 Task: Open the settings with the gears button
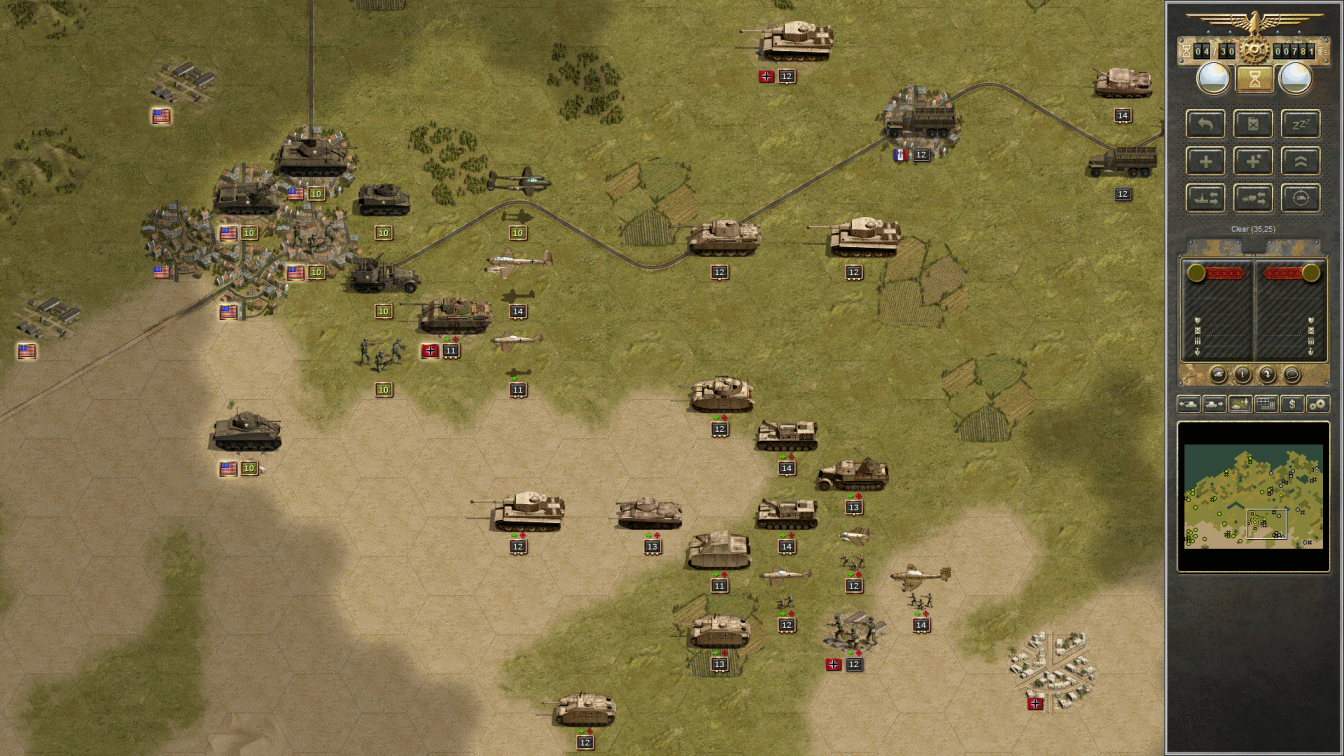pyautogui.click(x=1318, y=404)
